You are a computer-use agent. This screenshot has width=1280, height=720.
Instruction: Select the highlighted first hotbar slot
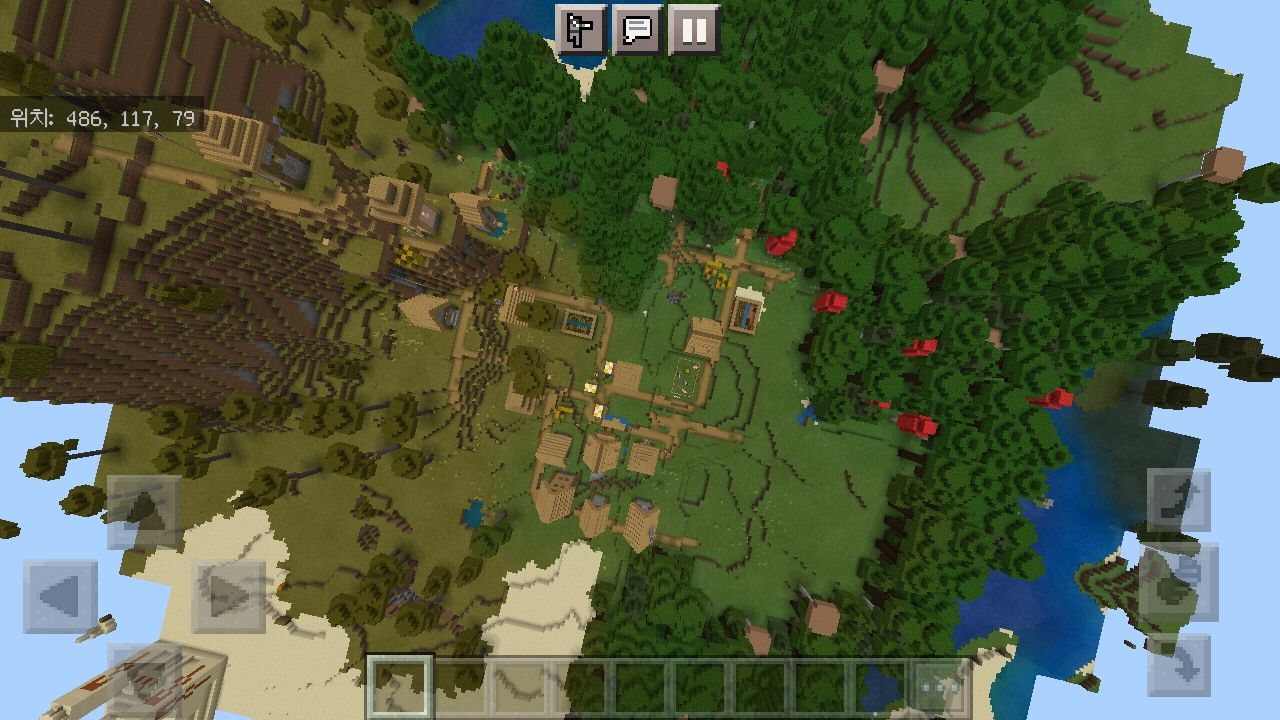point(401,687)
